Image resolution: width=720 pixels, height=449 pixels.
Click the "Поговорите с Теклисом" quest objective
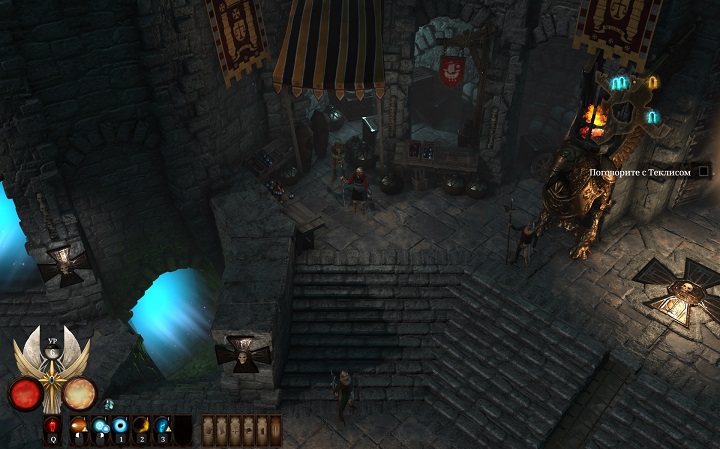pyautogui.click(x=640, y=172)
